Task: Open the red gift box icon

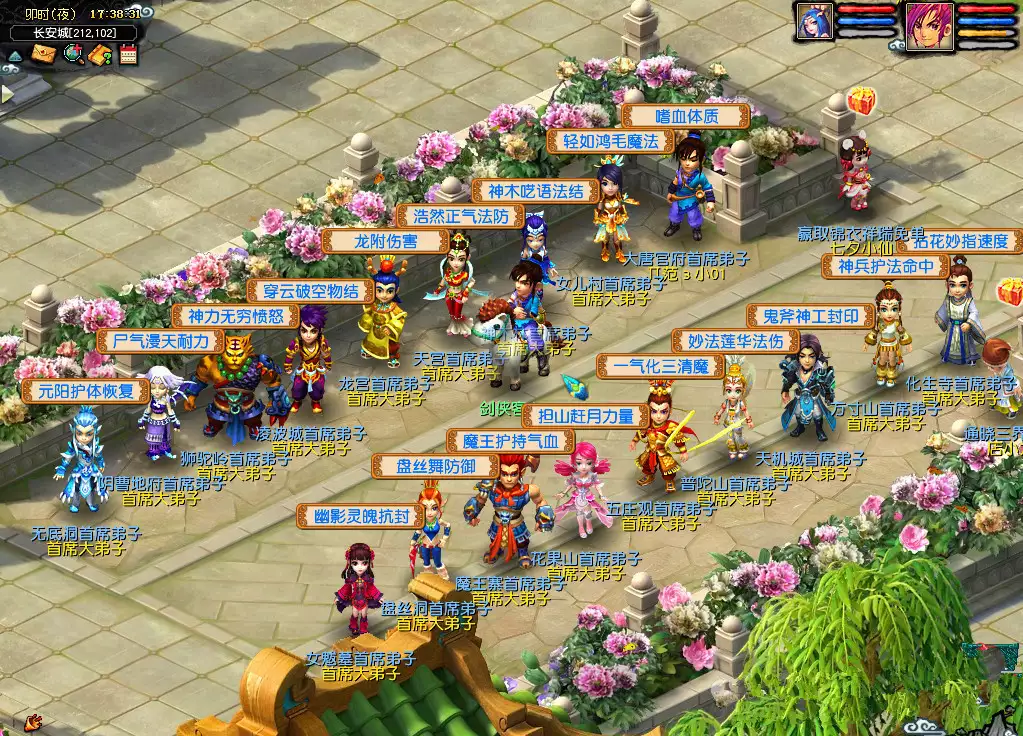Action: (860, 100)
